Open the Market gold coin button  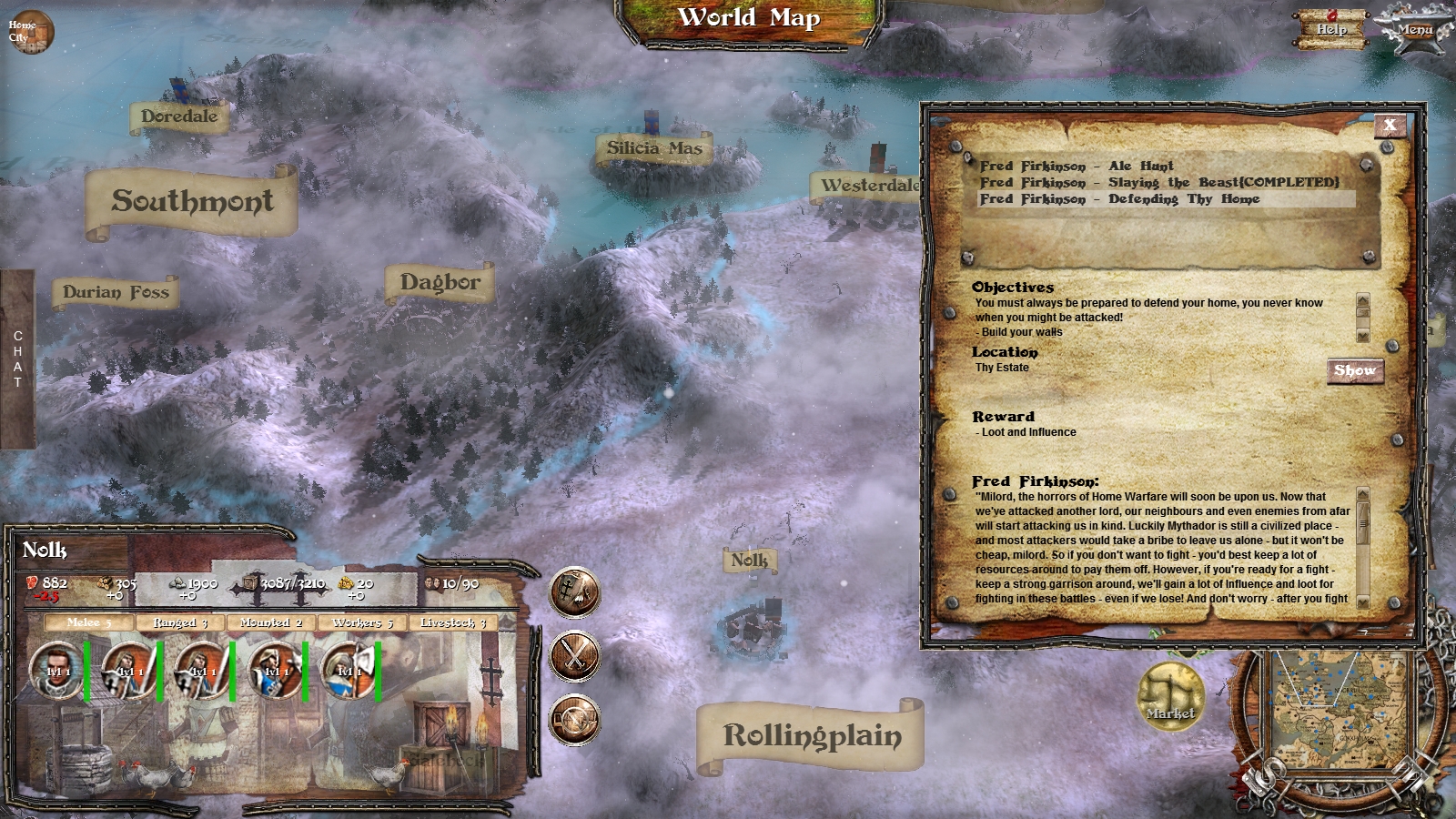point(1170,696)
